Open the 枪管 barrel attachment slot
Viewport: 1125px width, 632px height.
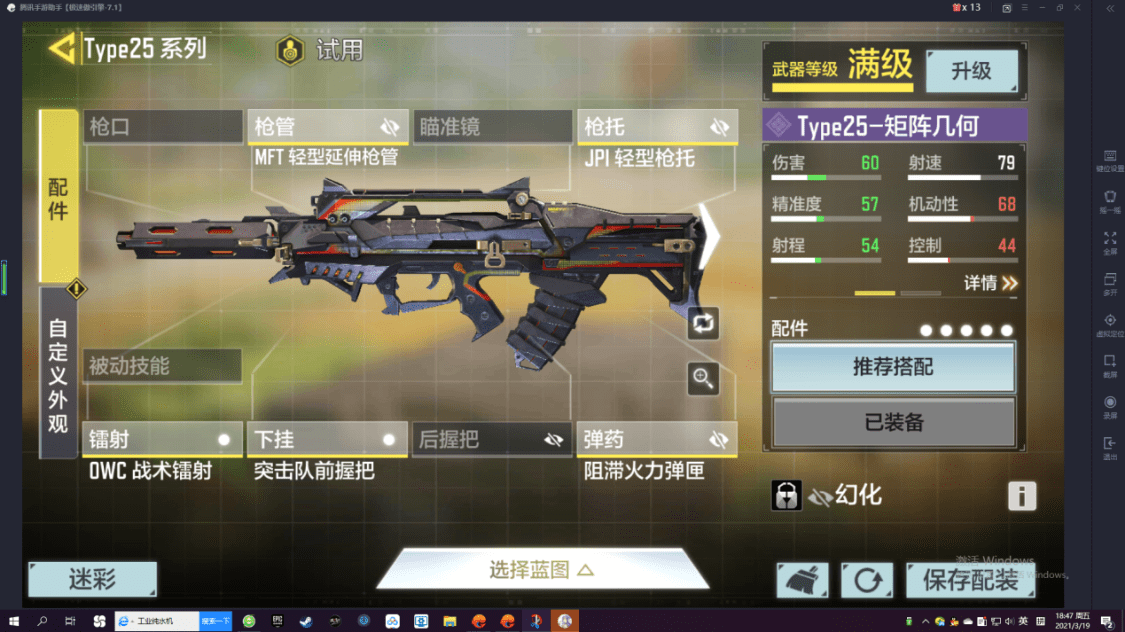pos(327,127)
